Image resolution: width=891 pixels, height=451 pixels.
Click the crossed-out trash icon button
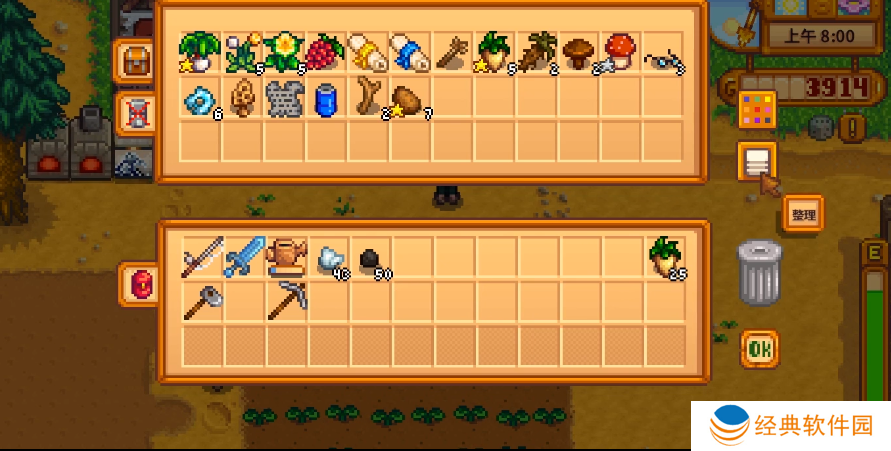pyautogui.click(x=134, y=111)
